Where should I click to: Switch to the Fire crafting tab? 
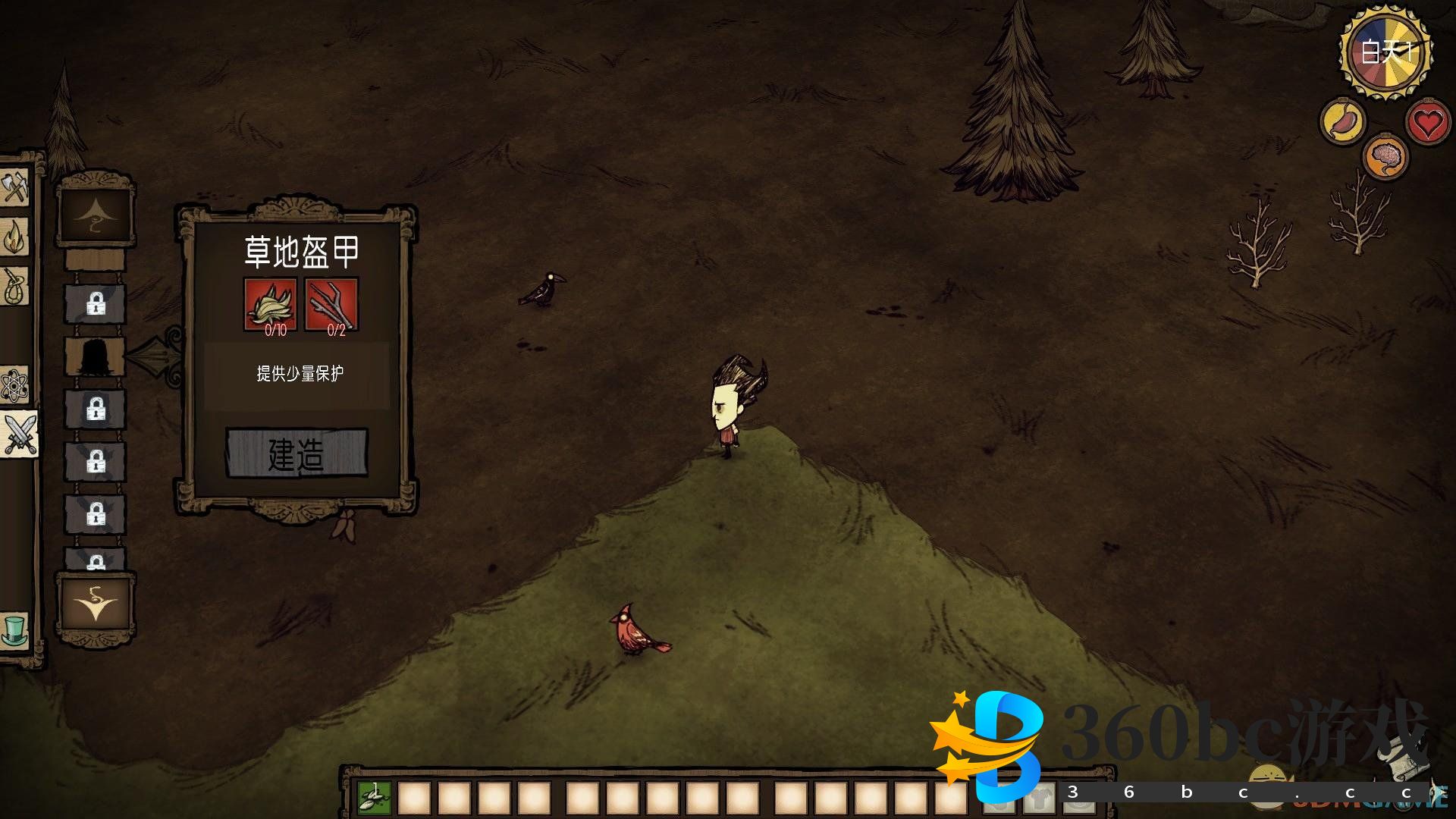[14, 238]
